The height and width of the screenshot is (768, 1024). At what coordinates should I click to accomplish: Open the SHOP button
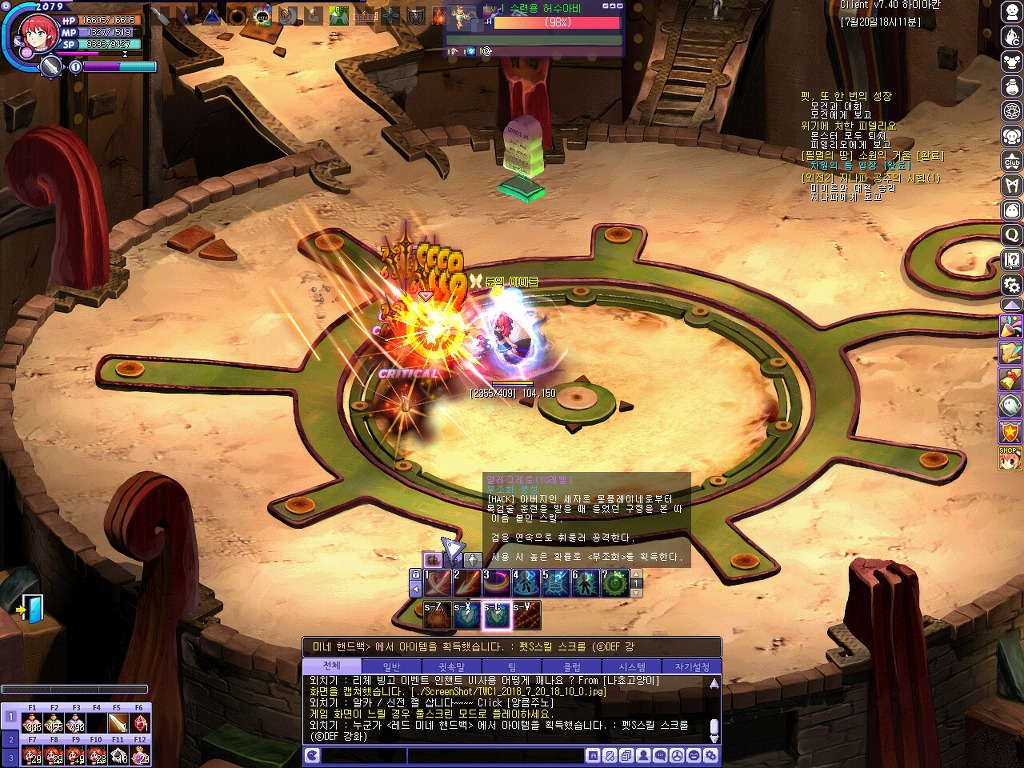point(1011,457)
